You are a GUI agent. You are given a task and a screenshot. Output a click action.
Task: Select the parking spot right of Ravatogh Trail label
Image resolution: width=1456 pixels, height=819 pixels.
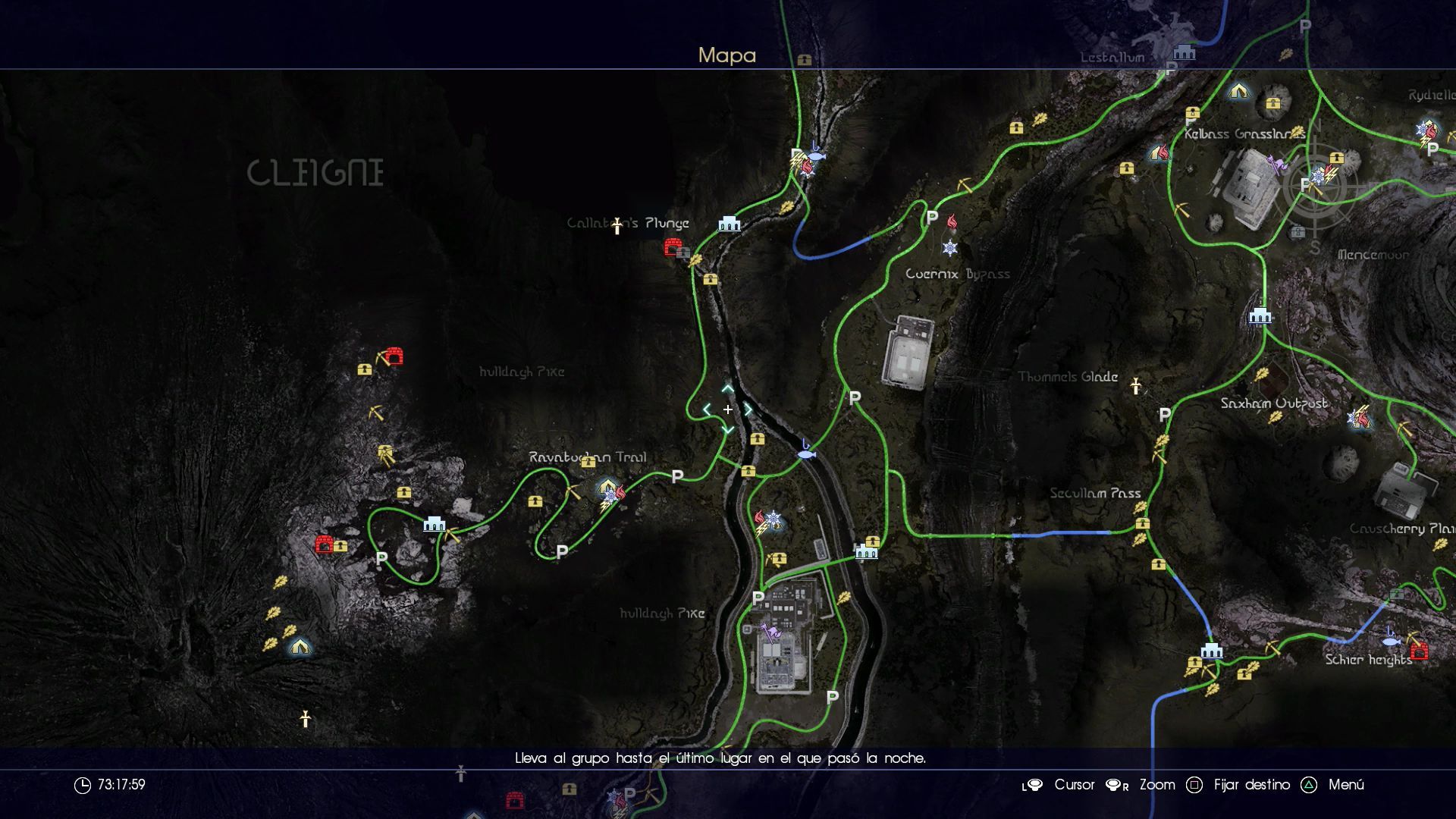coord(677,476)
